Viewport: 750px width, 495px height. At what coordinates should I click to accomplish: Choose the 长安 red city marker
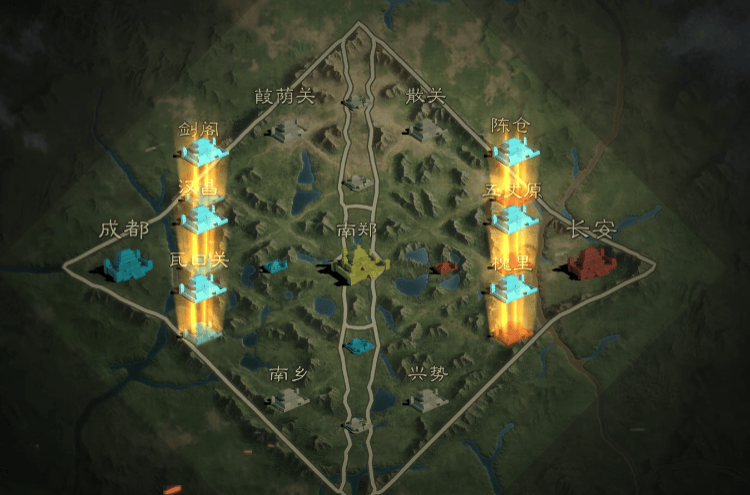tap(592, 265)
